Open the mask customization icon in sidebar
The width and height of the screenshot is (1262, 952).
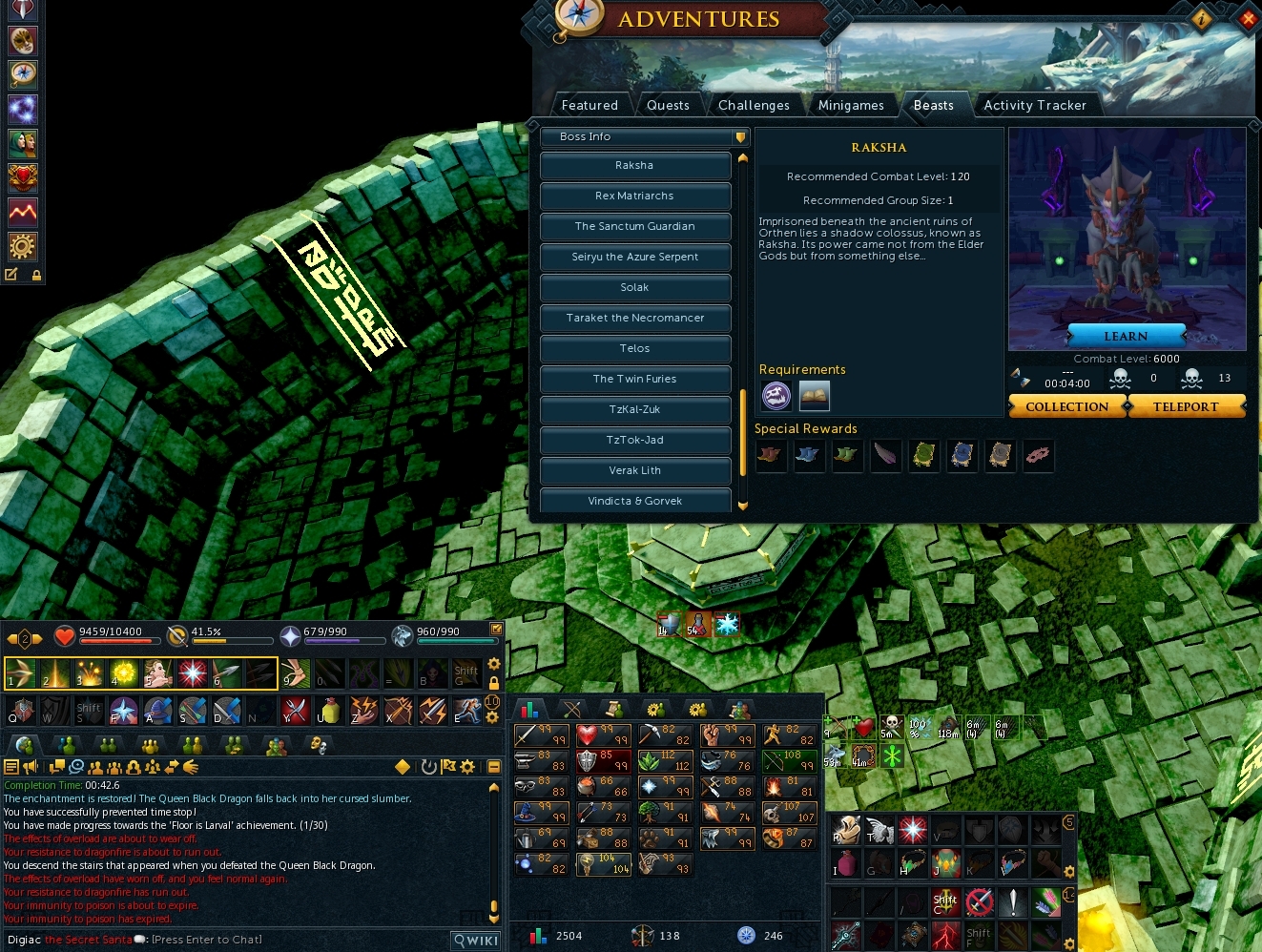click(x=23, y=39)
